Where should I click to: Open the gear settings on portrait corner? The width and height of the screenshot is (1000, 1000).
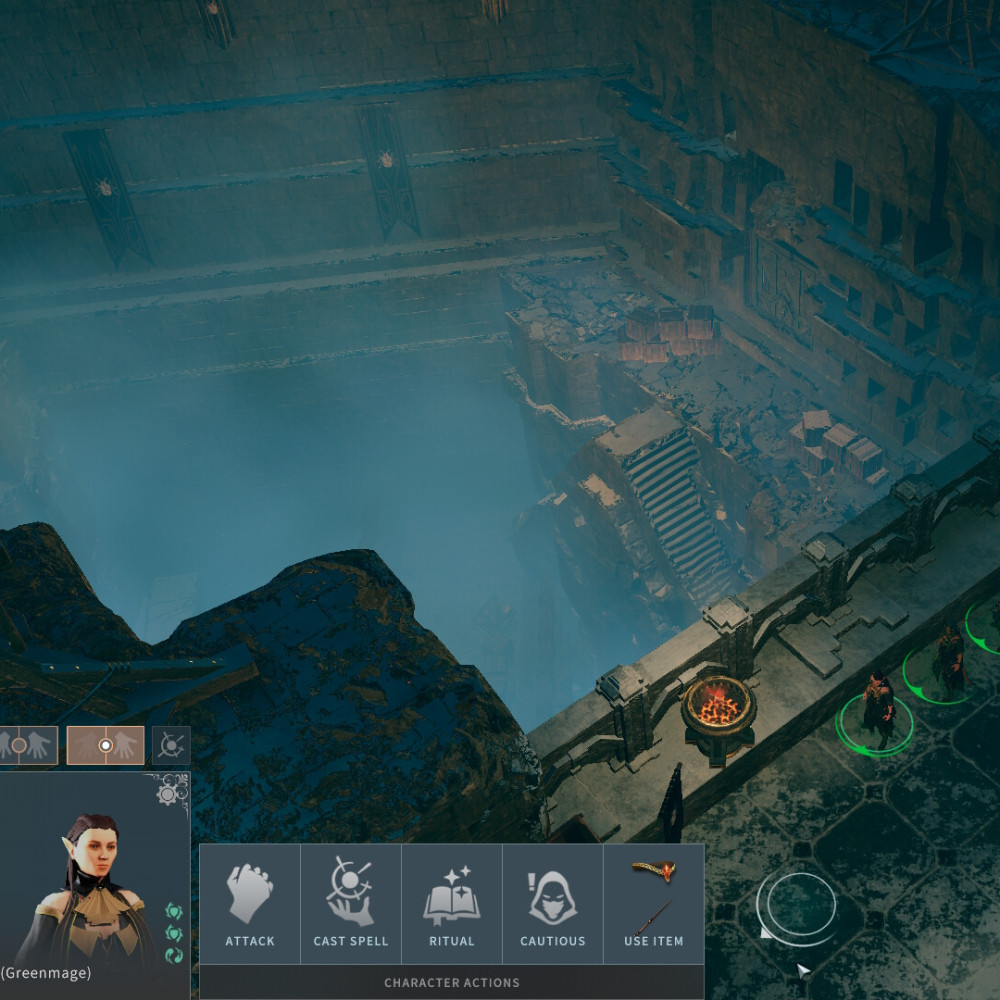(172, 791)
